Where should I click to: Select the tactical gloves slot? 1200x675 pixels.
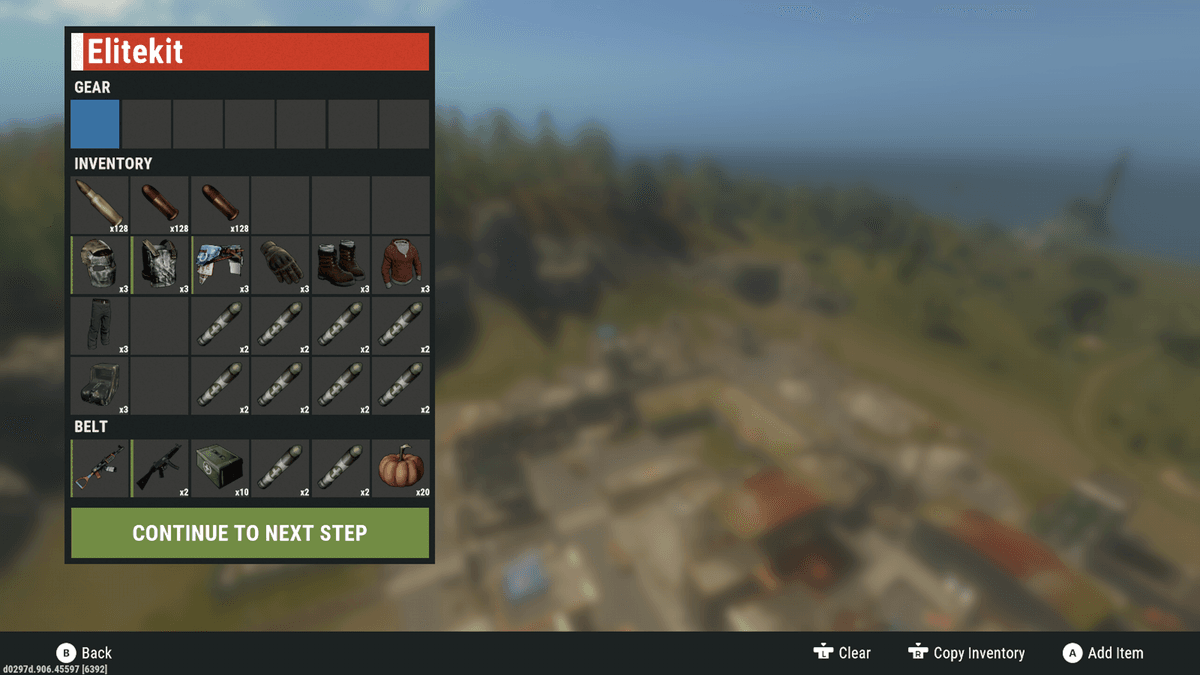[x=280, y=265]
